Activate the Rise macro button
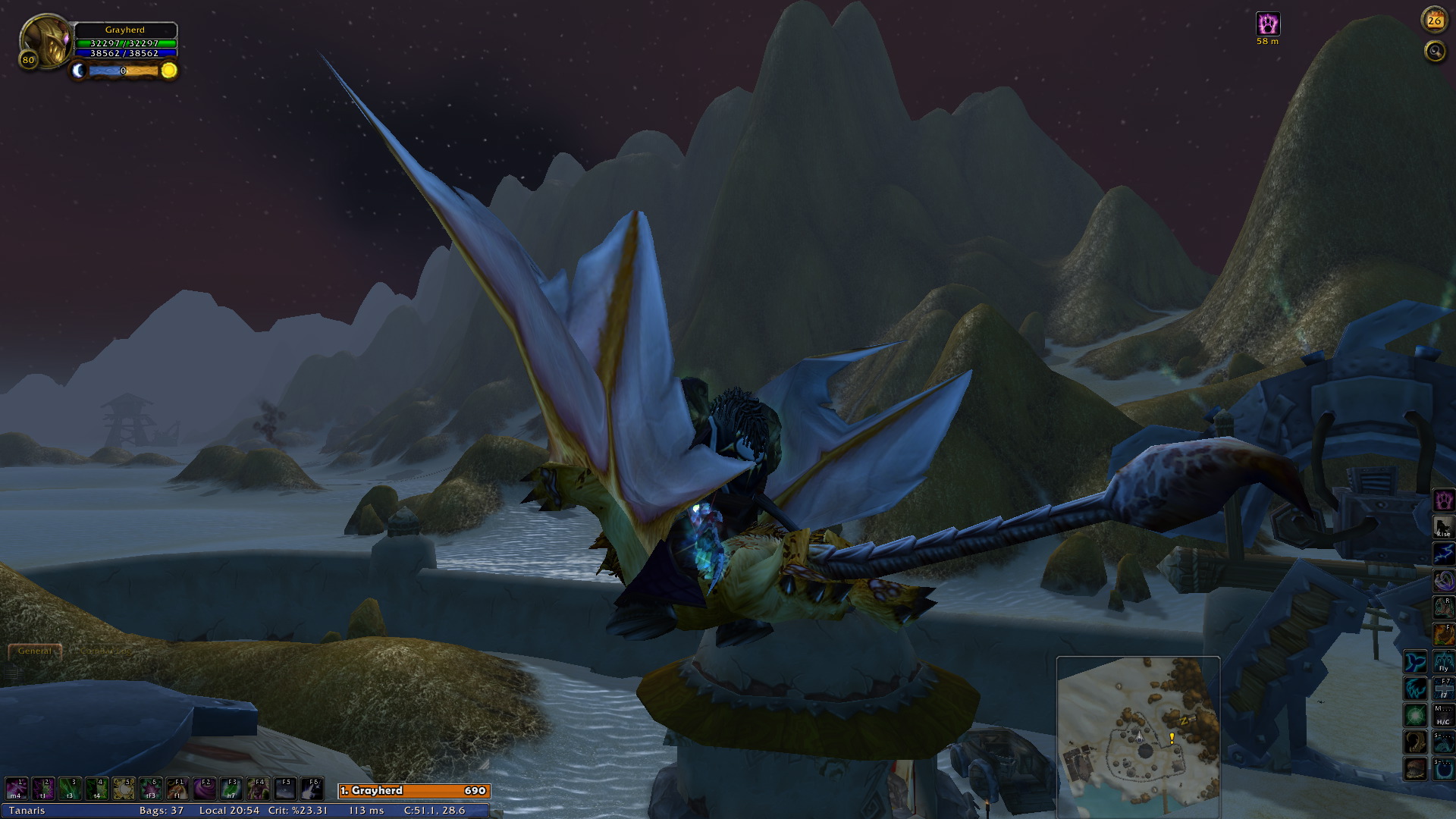The image size is (1456, 819). coord(1443,527)
